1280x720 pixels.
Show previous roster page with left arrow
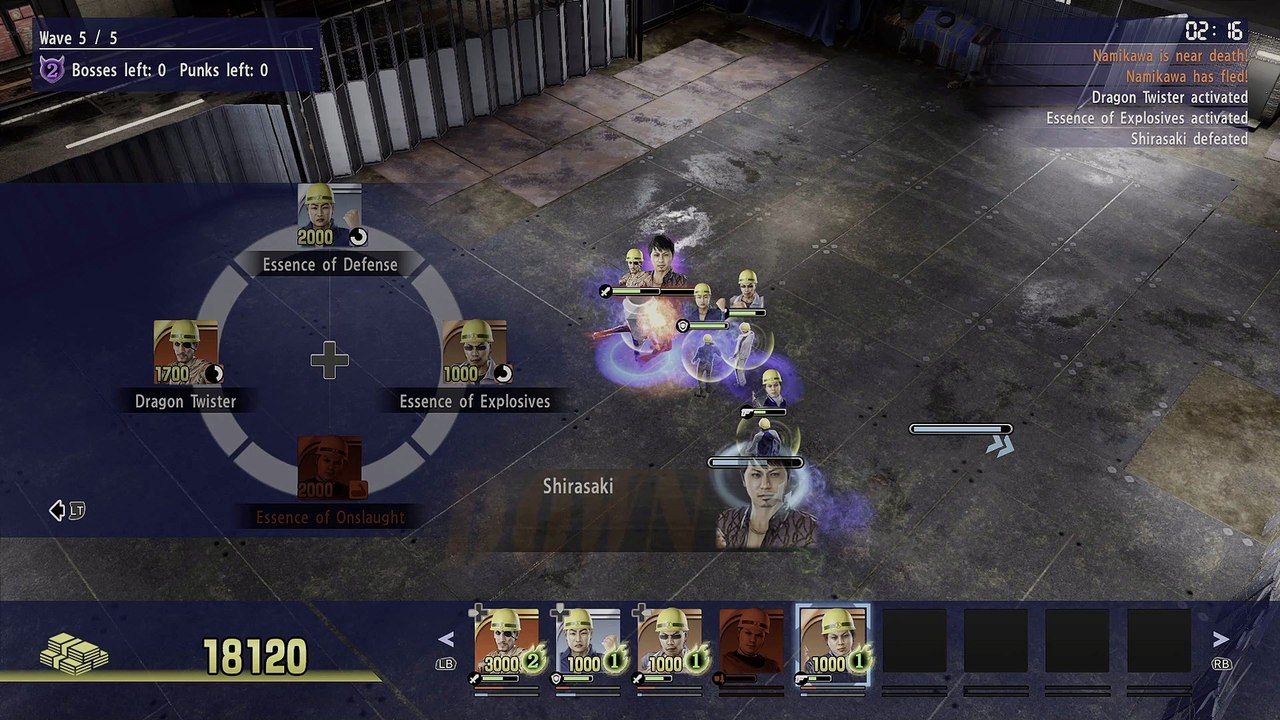[x=446, y=640]
